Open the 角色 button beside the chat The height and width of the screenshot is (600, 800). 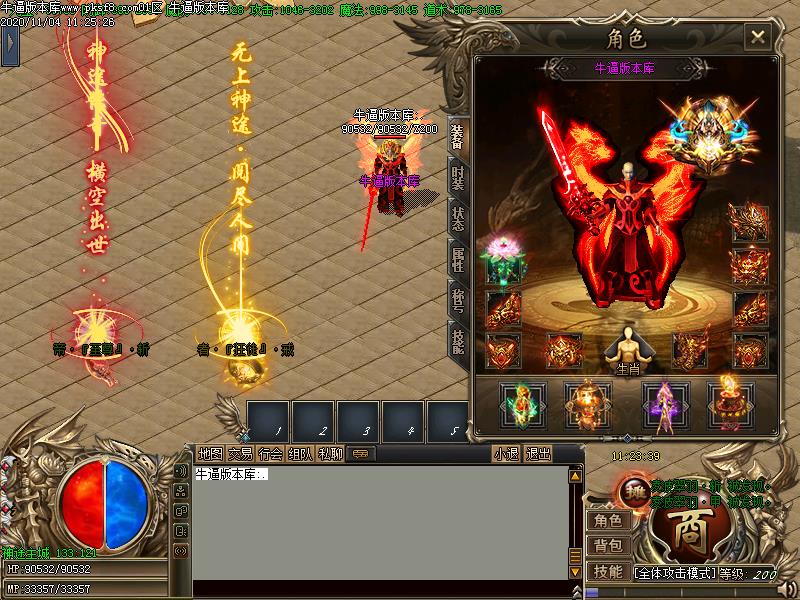pos(607,520)
